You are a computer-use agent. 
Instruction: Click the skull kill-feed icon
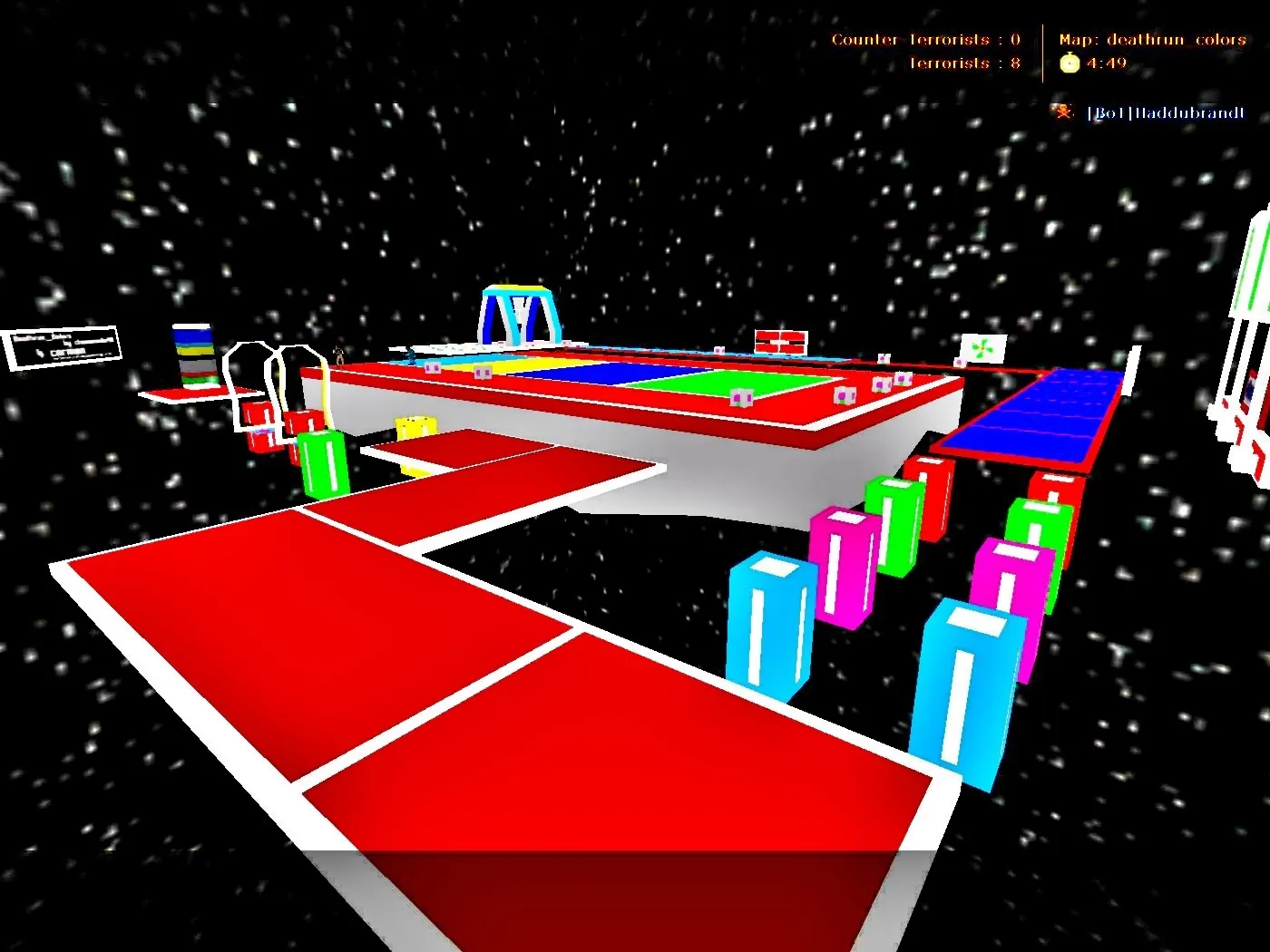click(x=1063, y=112)
